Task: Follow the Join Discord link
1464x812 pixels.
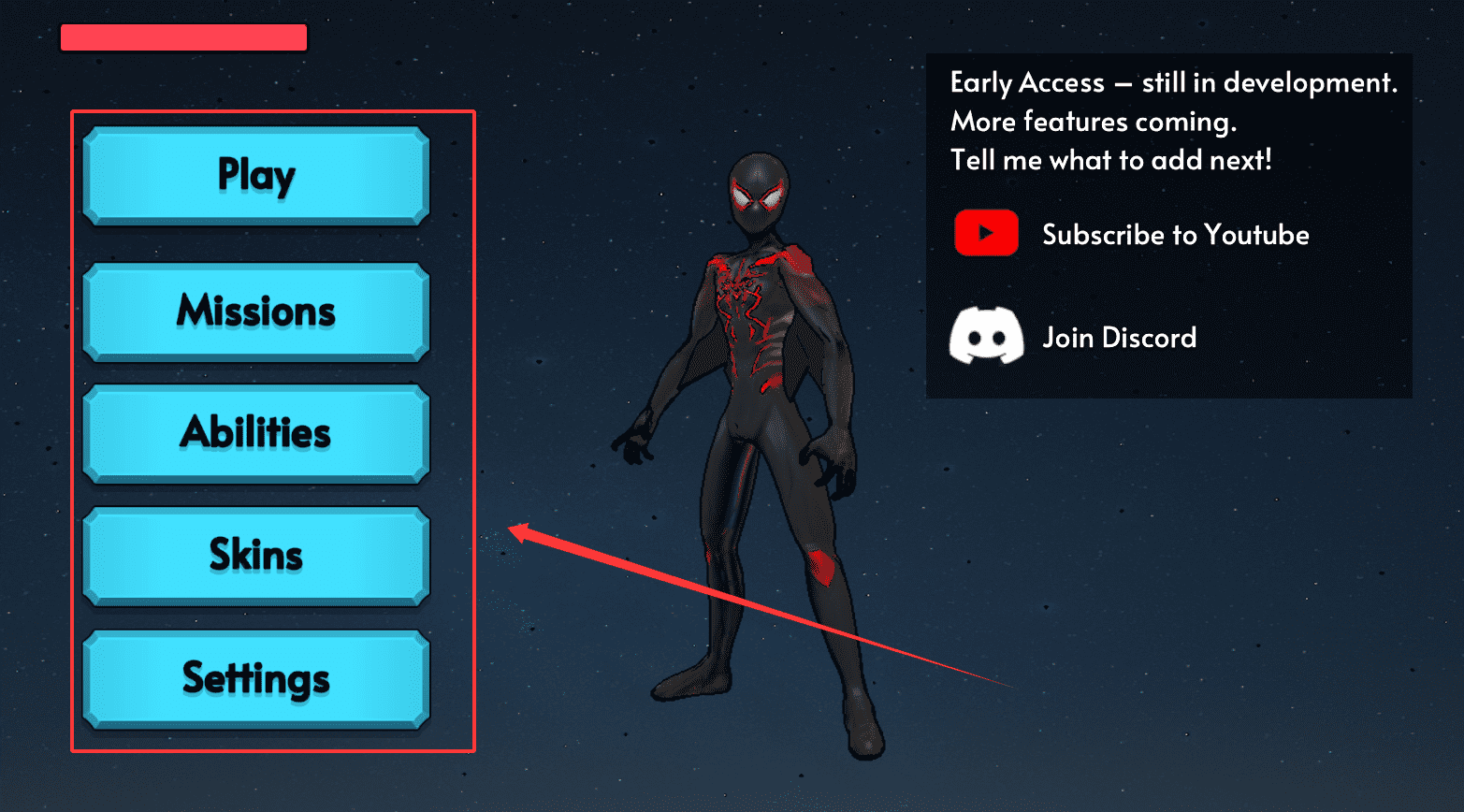Action: pyautogui.click(x=1119, y=338)
